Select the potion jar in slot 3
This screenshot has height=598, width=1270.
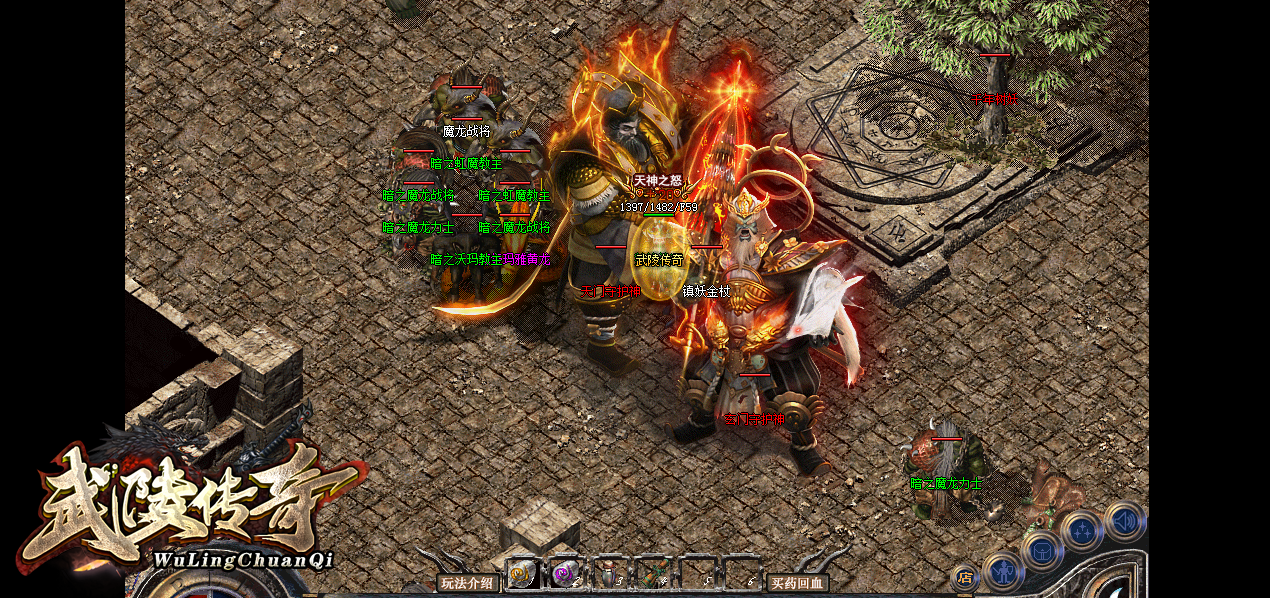click(610, 574)
